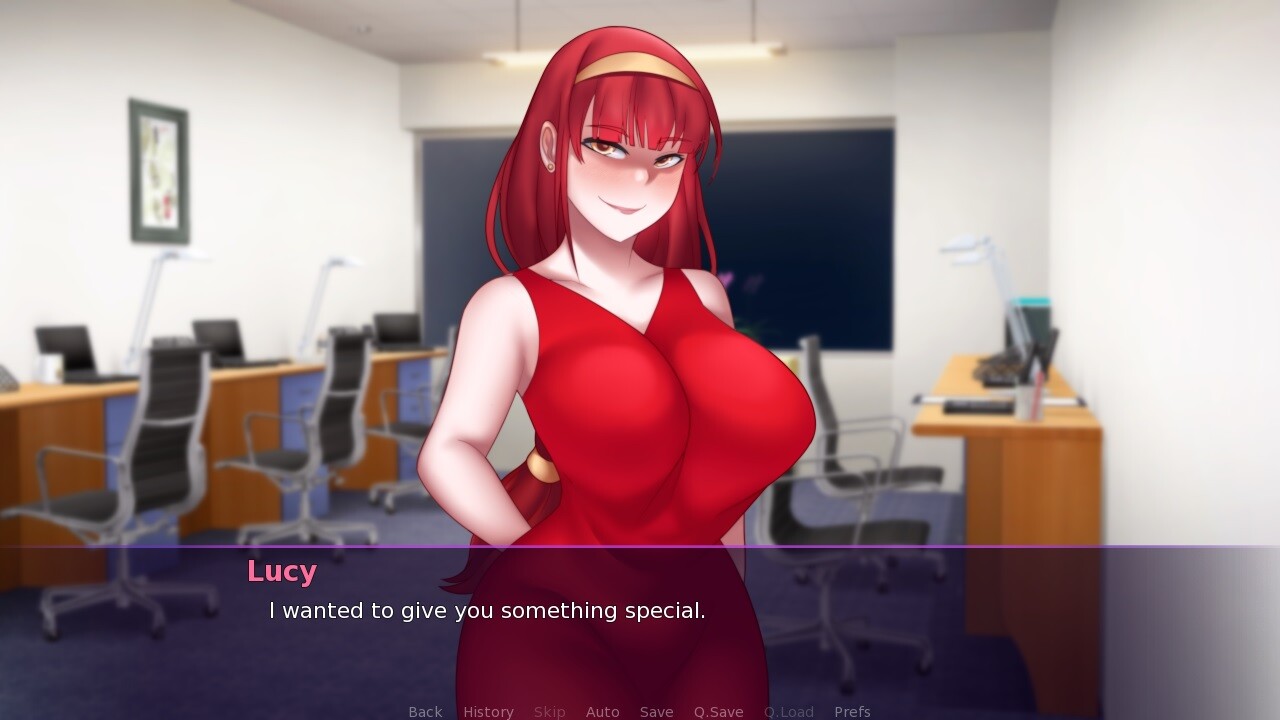Toggle Auto-forward reading mode
Screen dimensions: 1280x720
[x=602, y=711]
